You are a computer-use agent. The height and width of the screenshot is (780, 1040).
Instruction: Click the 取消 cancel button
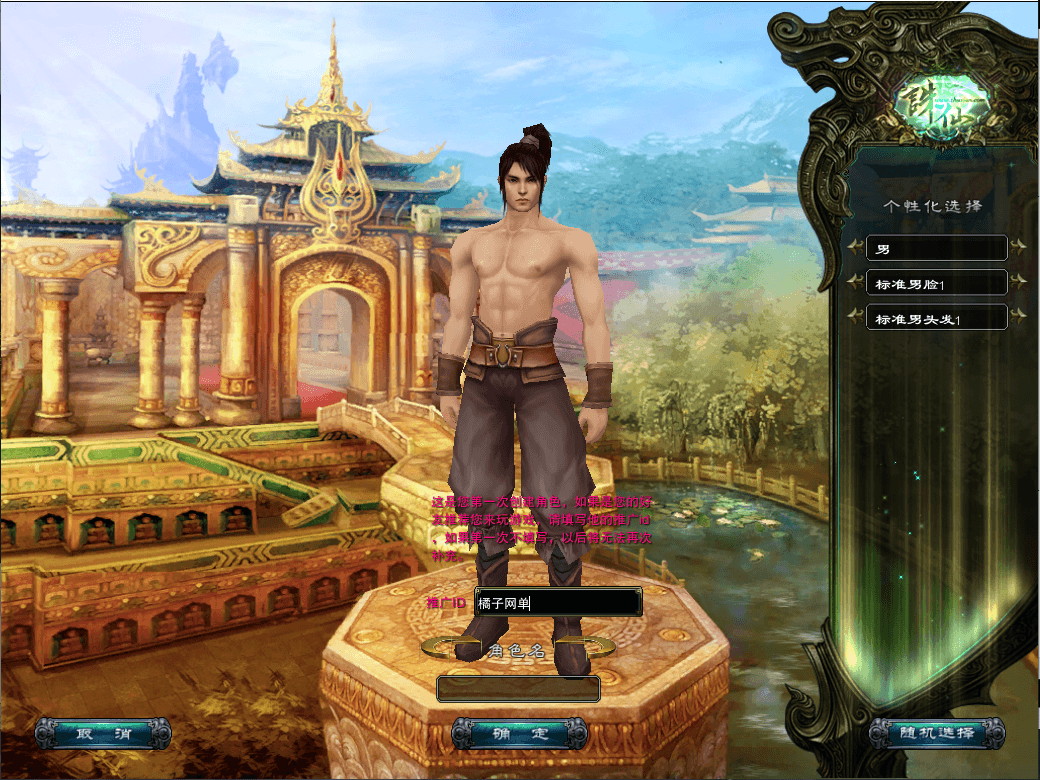[102, 733]
